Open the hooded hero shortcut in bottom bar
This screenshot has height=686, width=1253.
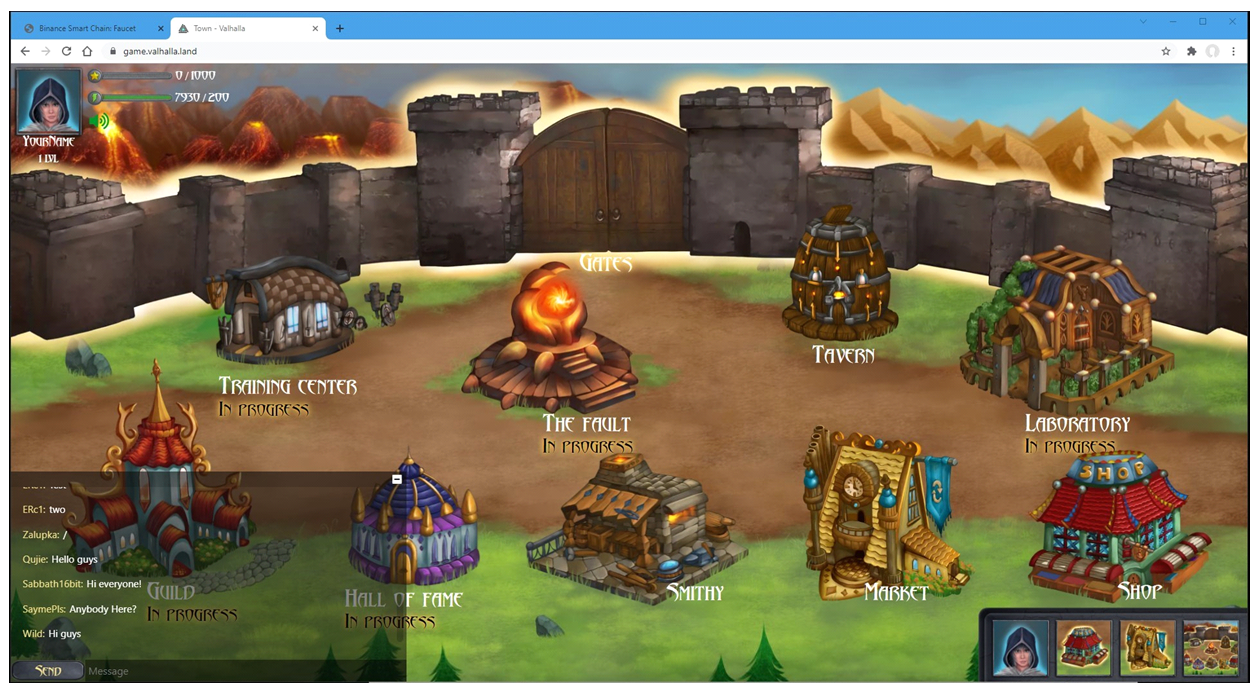1020,648
